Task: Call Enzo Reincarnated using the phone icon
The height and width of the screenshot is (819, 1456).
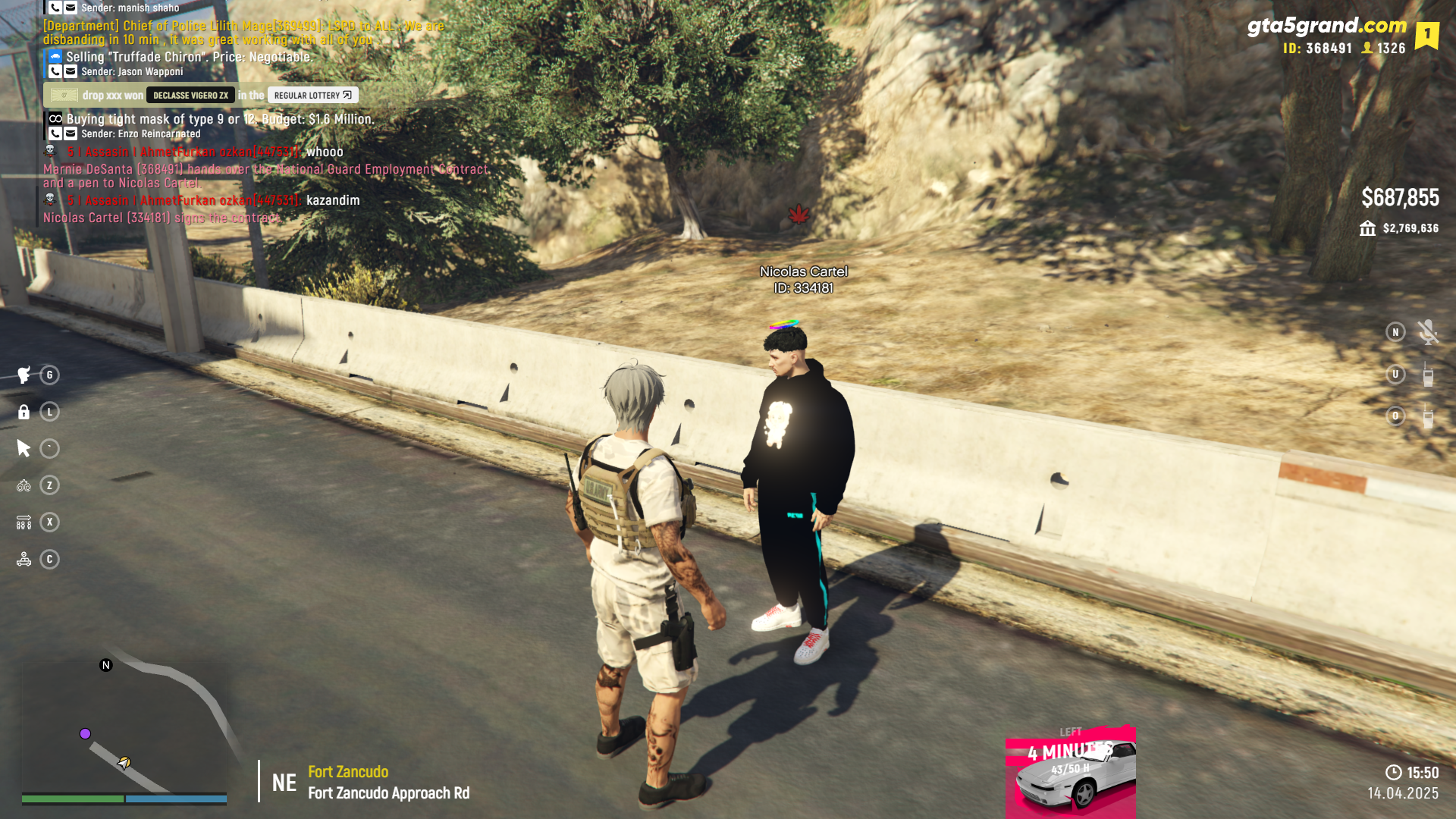Action: coord(55,134)
